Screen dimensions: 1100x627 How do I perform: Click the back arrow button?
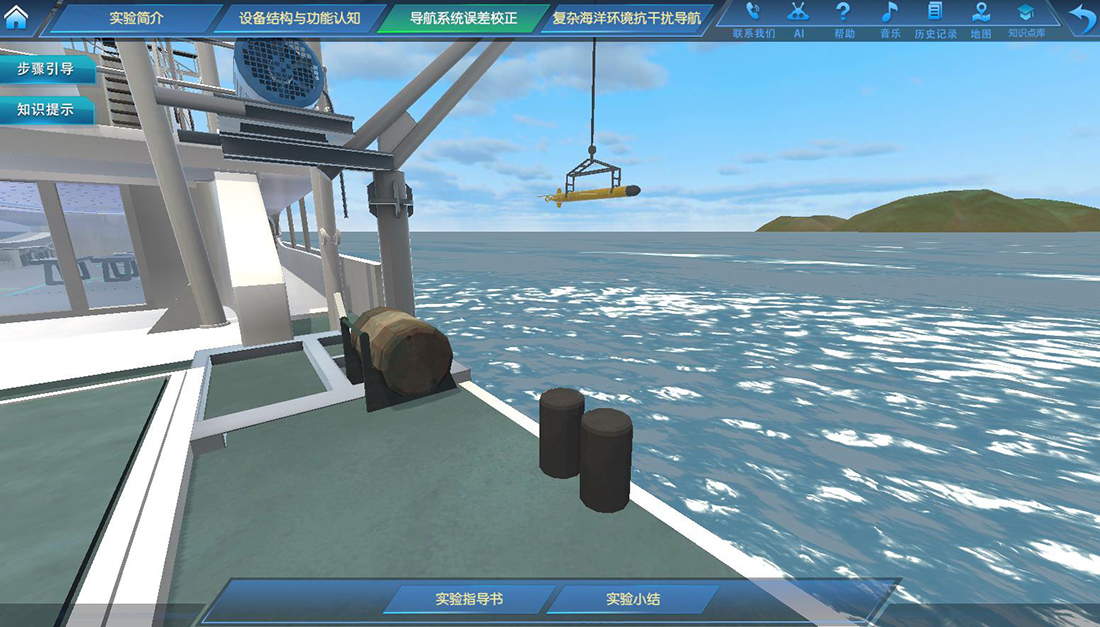pos(1081,19)
